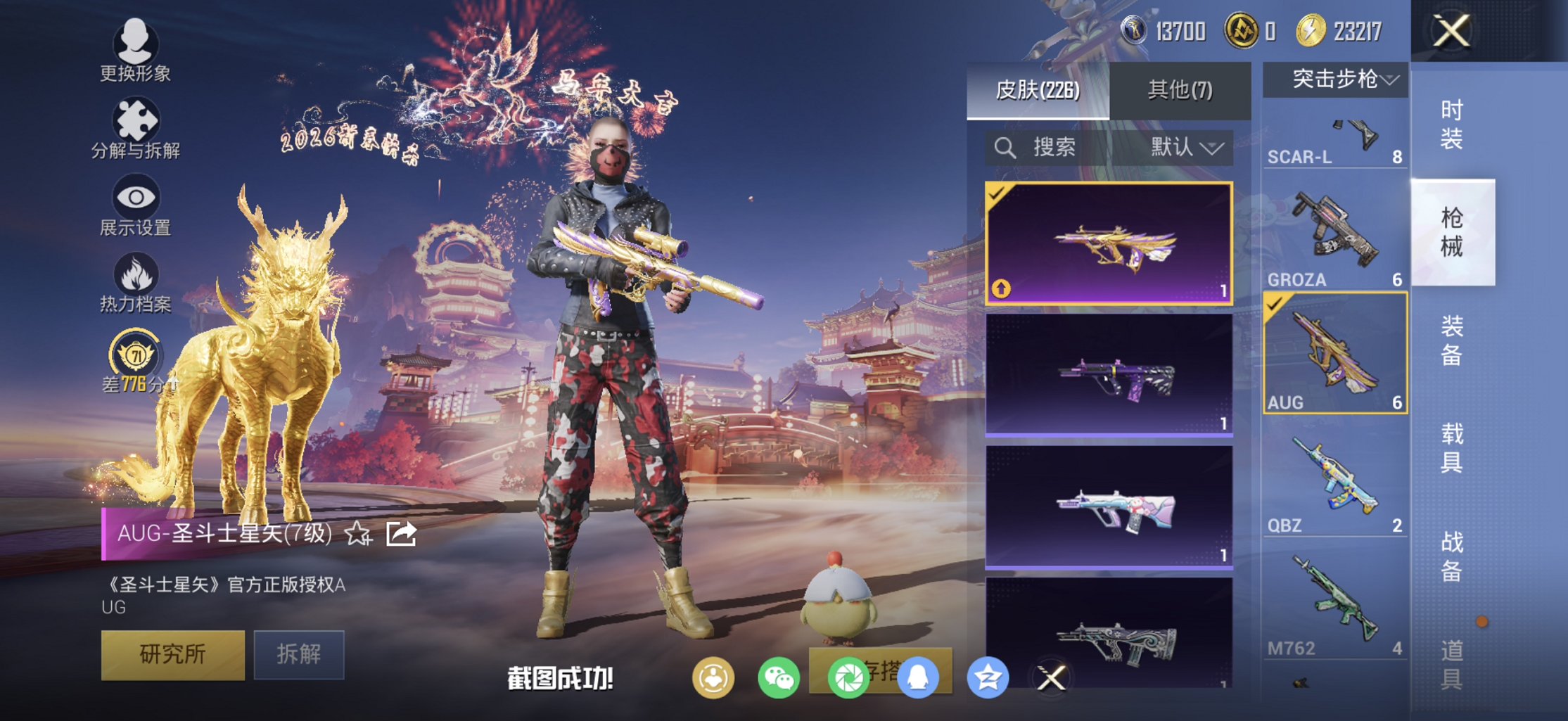Favorite the AUG skin with star icon

(x=358, y=535)
